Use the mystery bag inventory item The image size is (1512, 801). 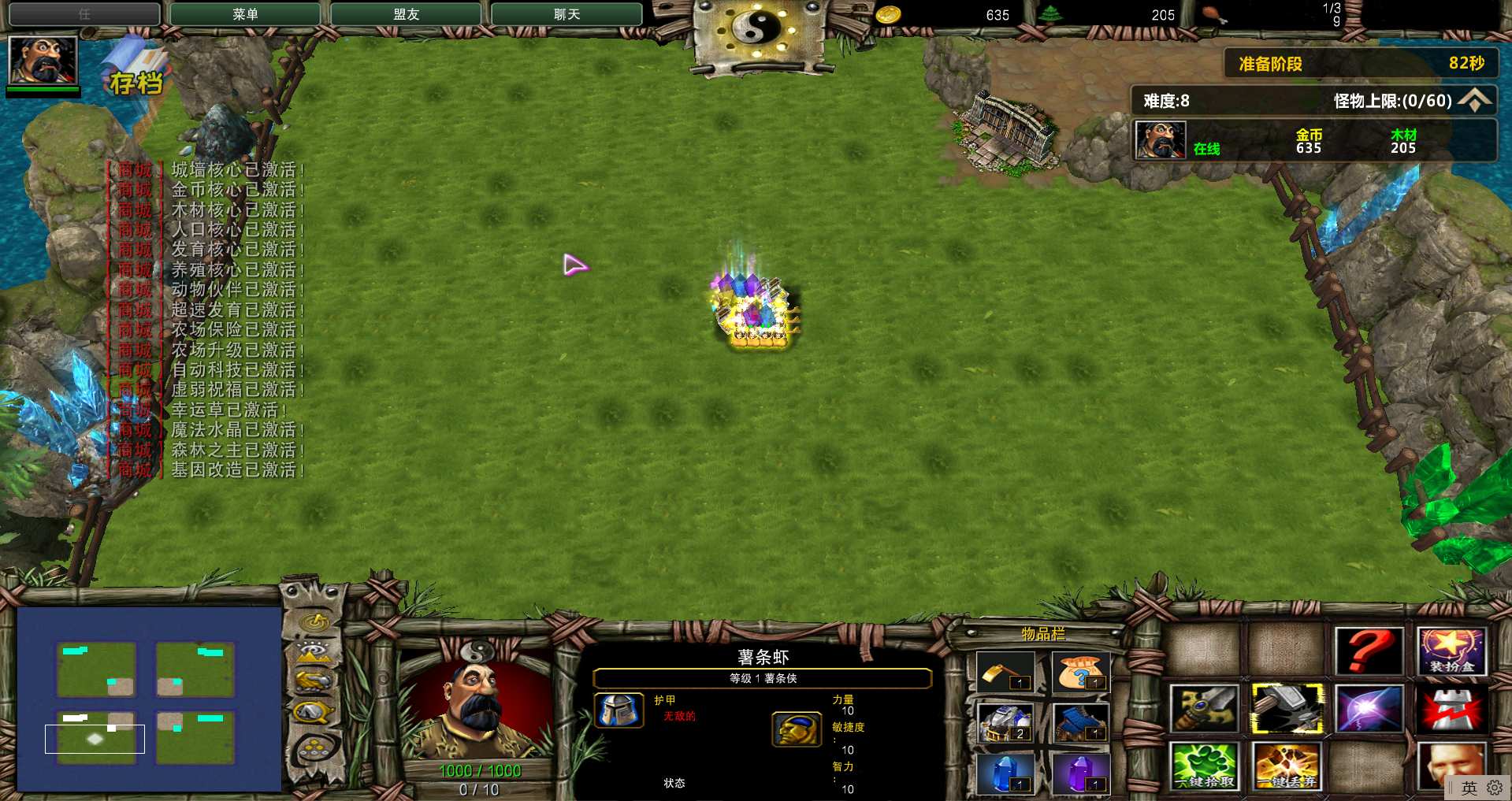click(x=1080, y=673)
